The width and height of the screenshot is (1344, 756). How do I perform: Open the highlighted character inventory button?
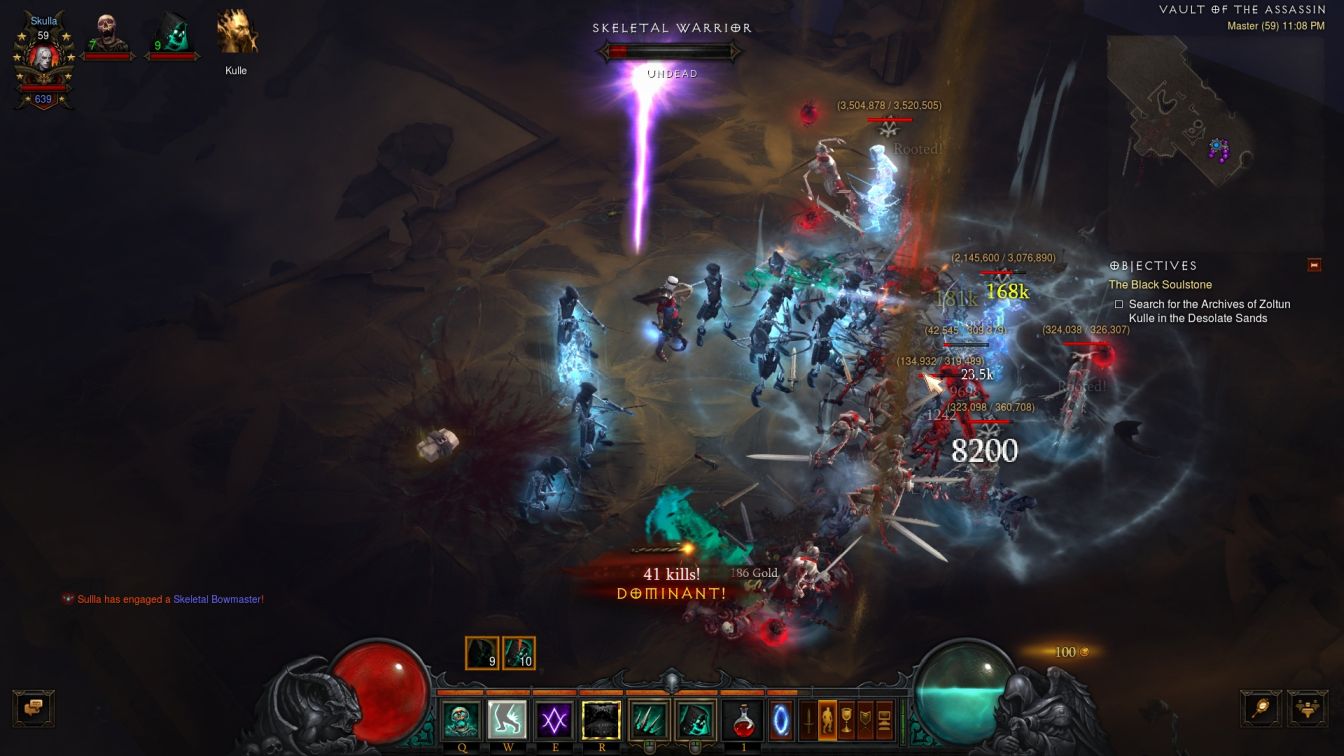tap(827, 720)
